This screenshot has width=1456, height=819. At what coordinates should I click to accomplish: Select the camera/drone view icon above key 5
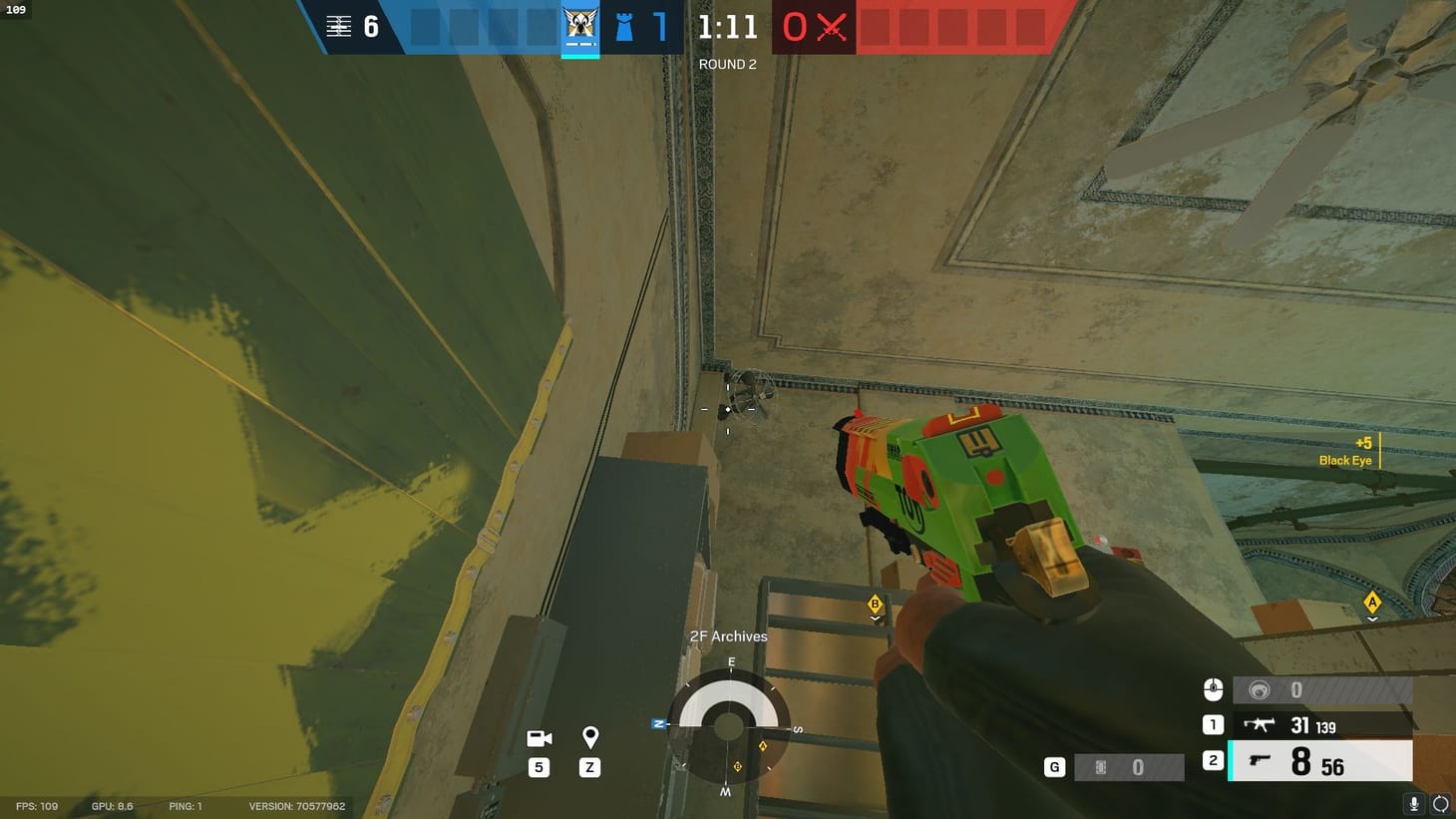click(x=539, y=738)
